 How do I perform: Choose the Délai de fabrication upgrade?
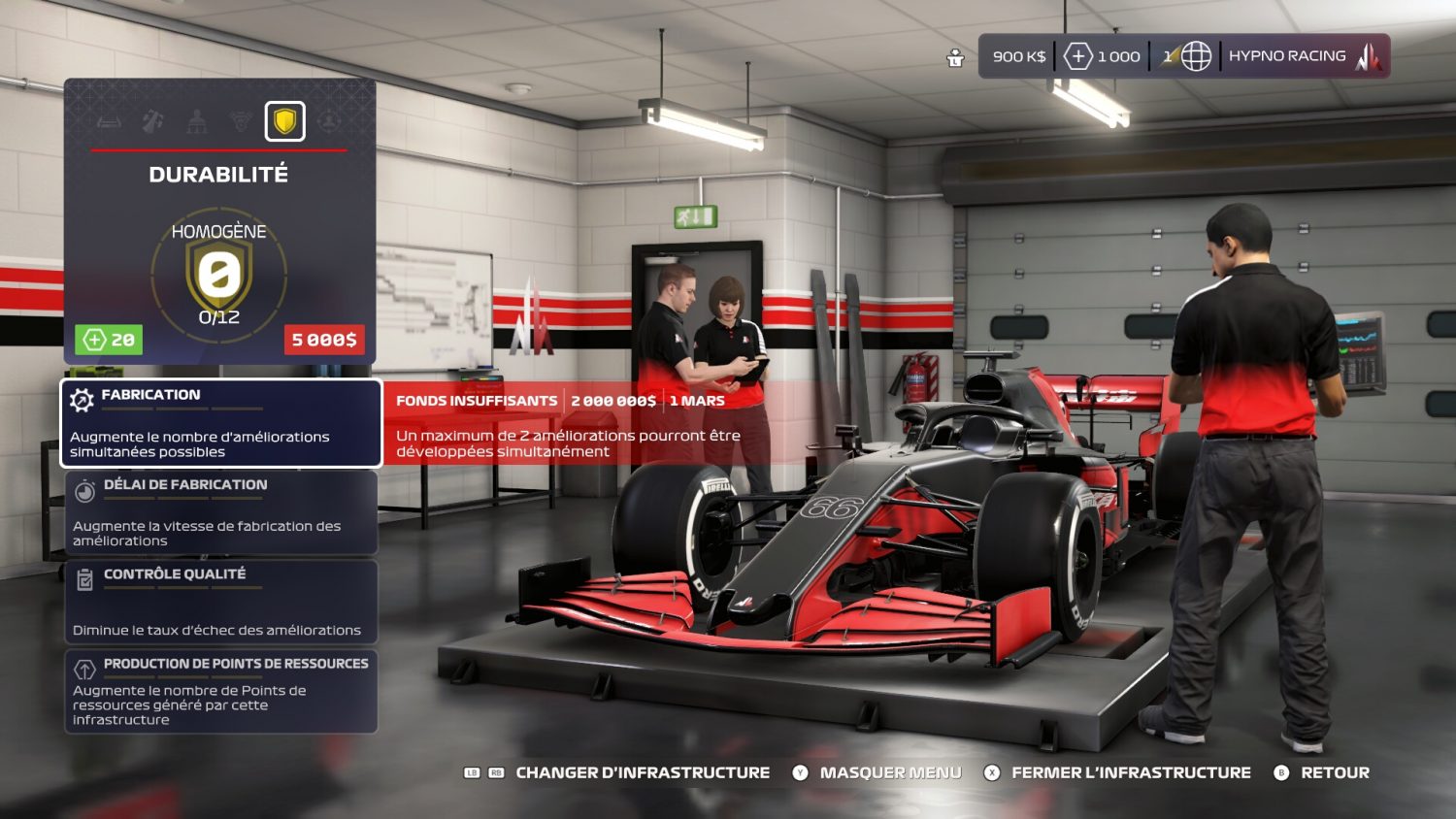[x=221, y=512]
